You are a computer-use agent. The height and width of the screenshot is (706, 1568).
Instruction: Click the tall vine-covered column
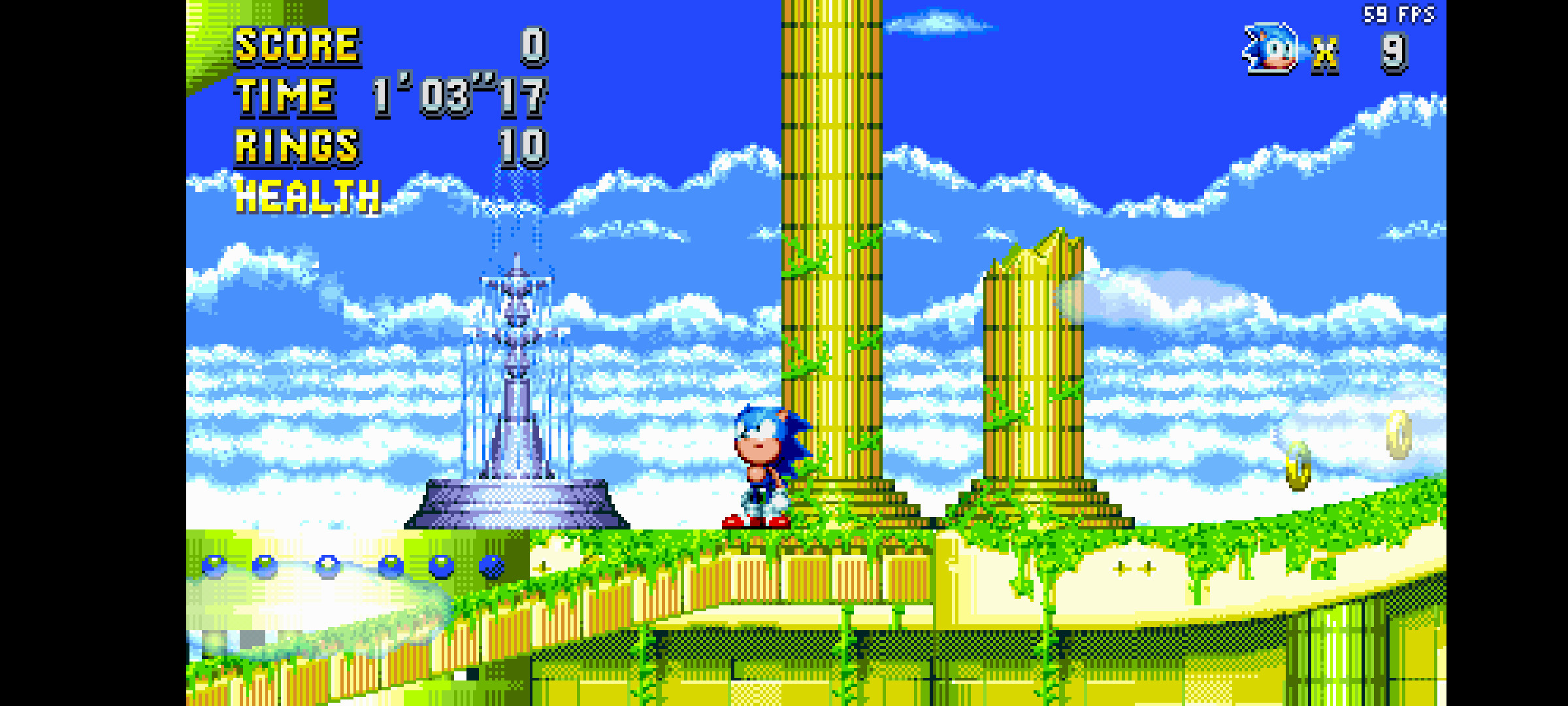[830, 261]
